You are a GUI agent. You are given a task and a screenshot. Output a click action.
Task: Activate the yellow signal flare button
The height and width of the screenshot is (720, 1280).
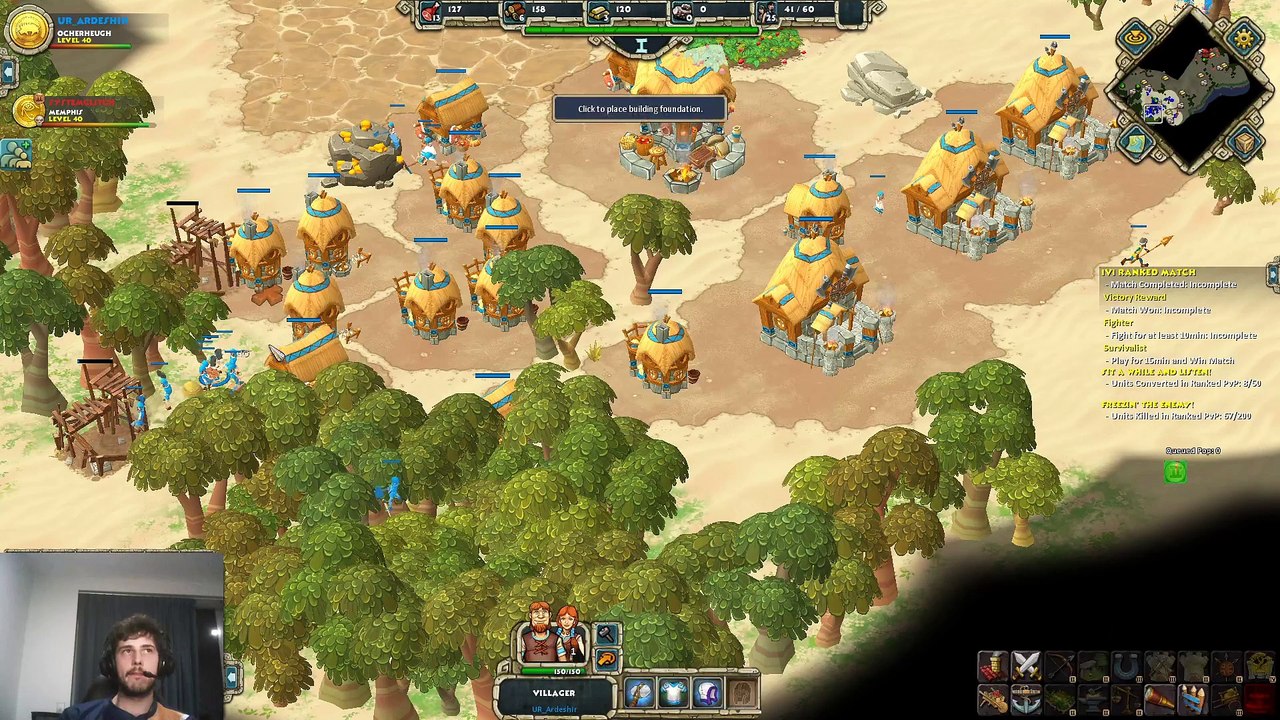point(1135,38)
